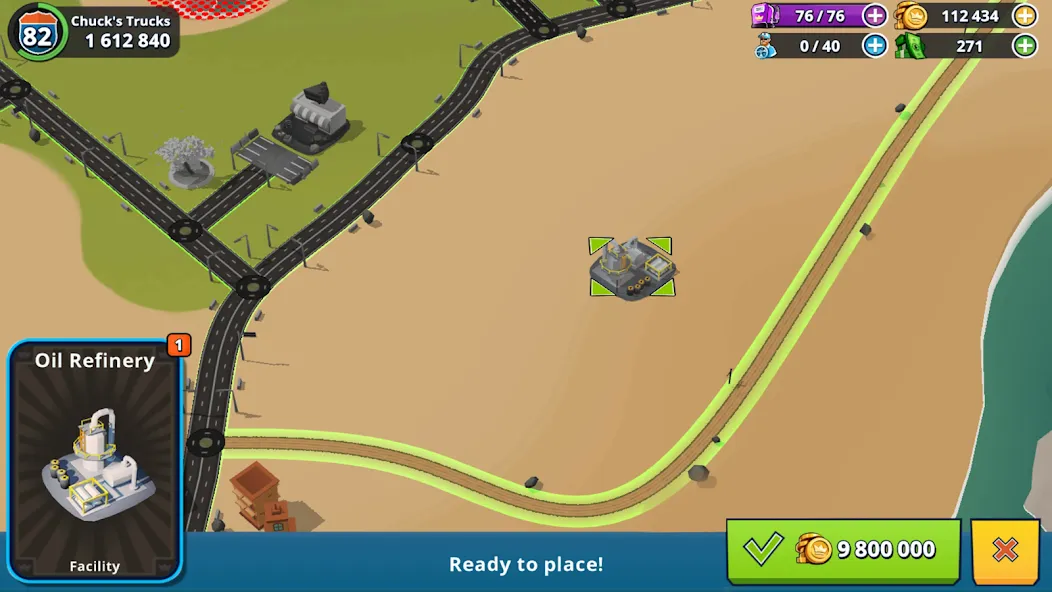This screenshot has width=1052, height=592.
Task: Buy more coins with the yellow plus
Action: (1024, 16)
